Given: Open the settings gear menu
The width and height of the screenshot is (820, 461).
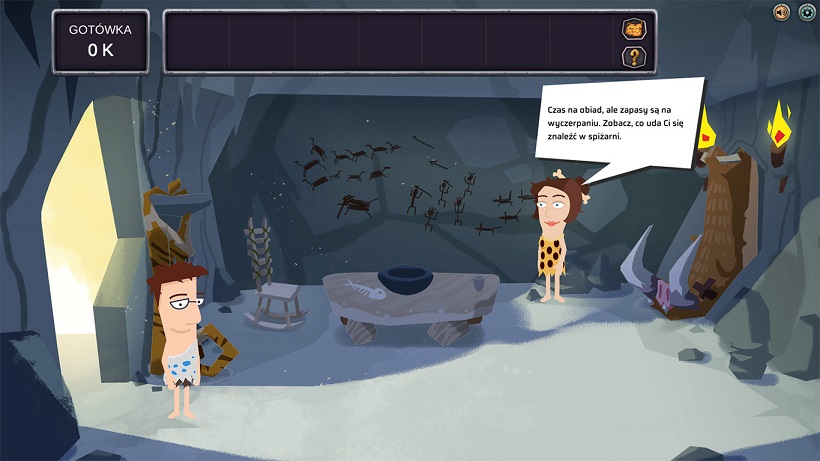Looking at the screenshot, I should [806, 12].
